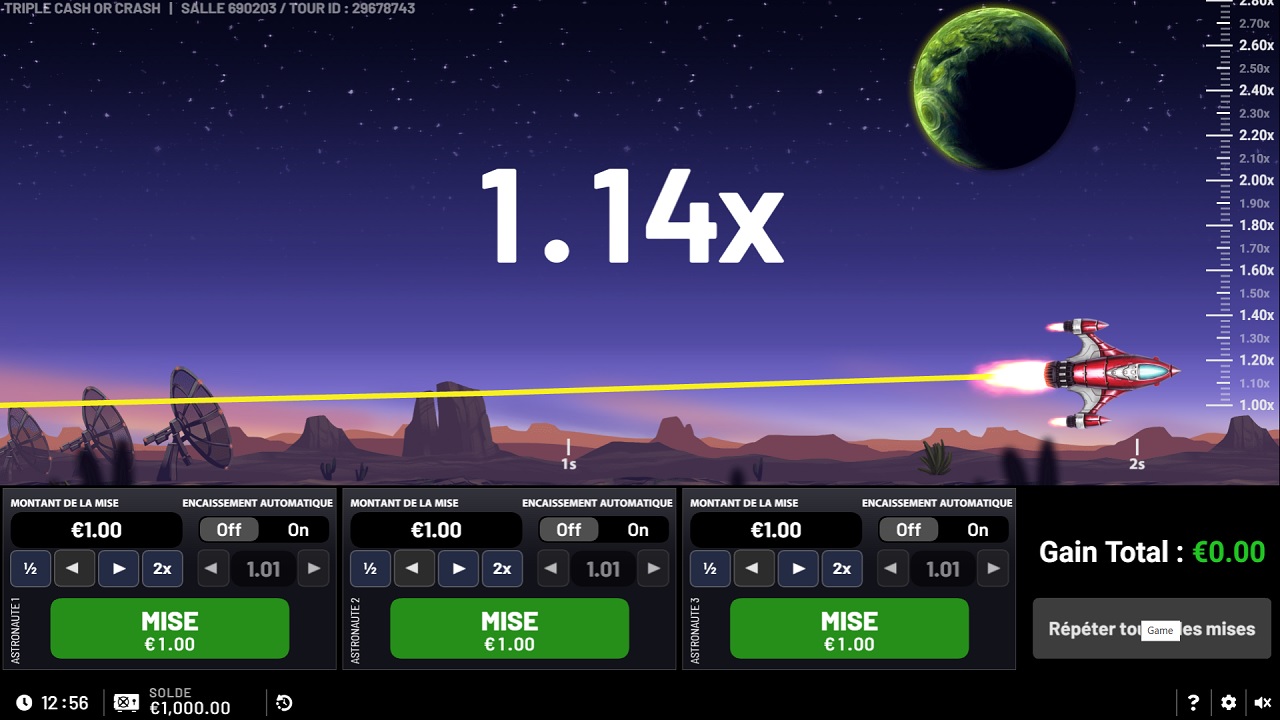
Task: Raise Astronaute 3 bet using the right arrow
Action: pyautogui.click(x=798, y=568)
